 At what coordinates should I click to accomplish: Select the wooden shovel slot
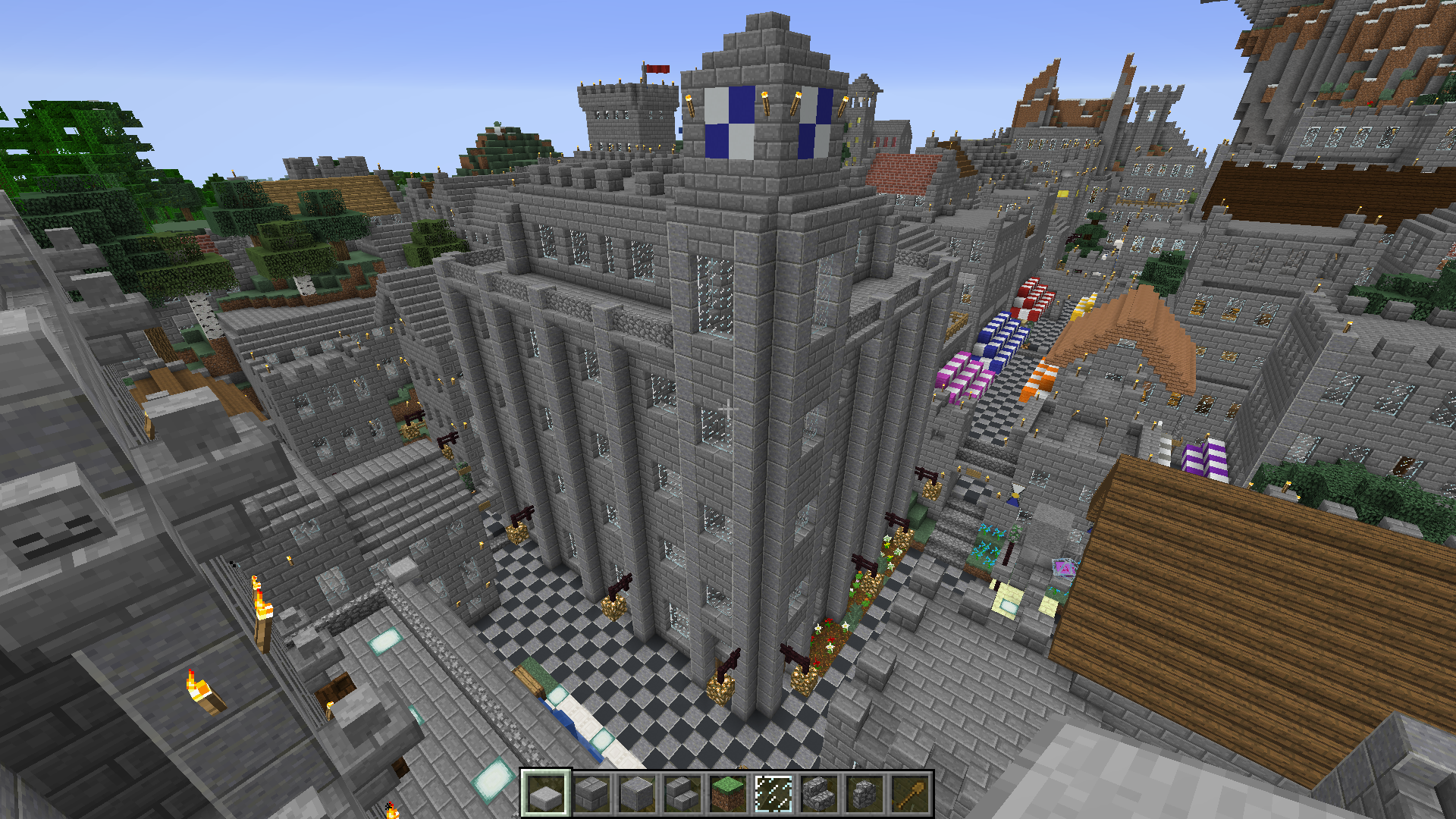909,794
